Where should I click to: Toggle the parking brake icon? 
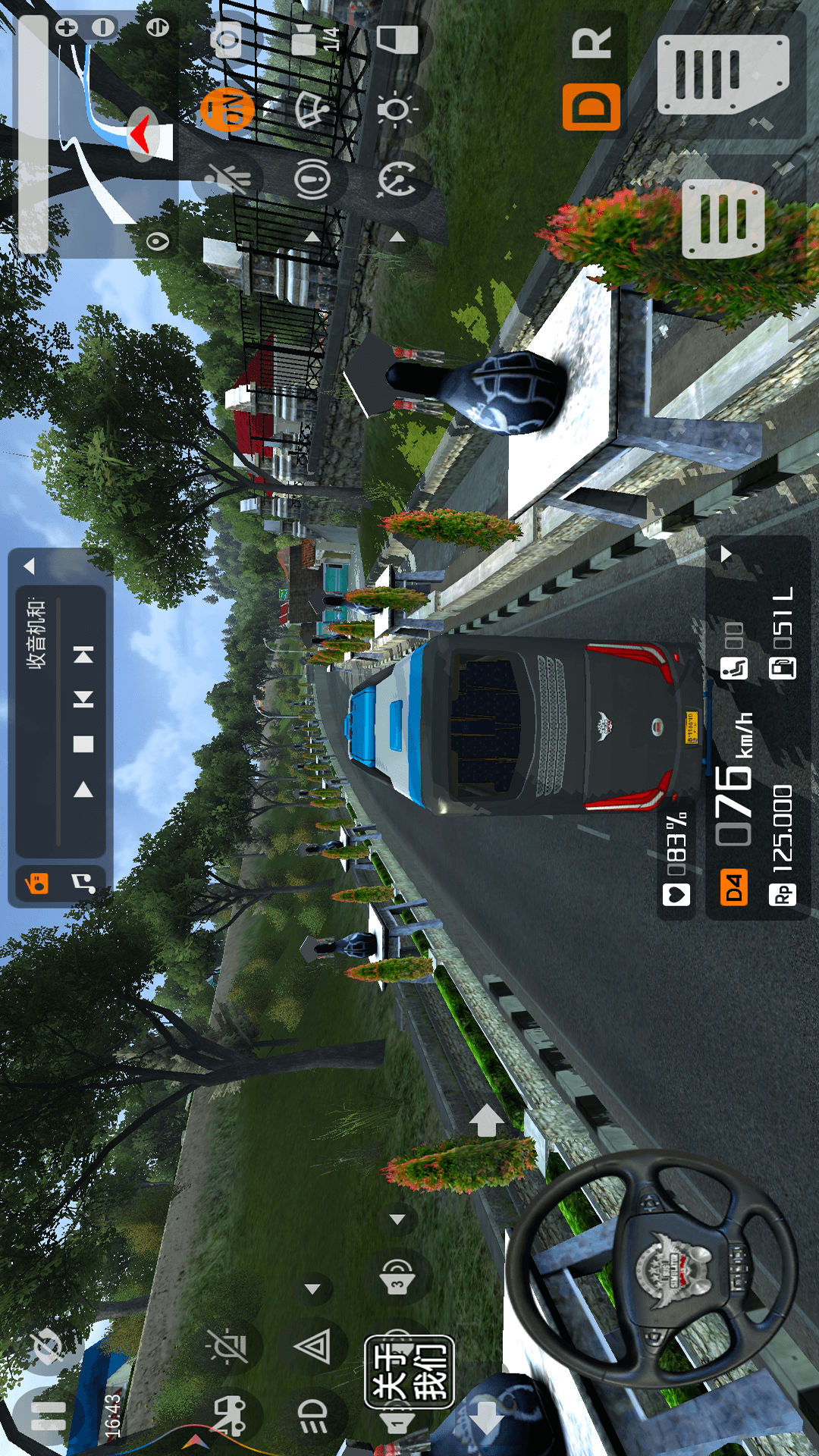pos(312,180)
